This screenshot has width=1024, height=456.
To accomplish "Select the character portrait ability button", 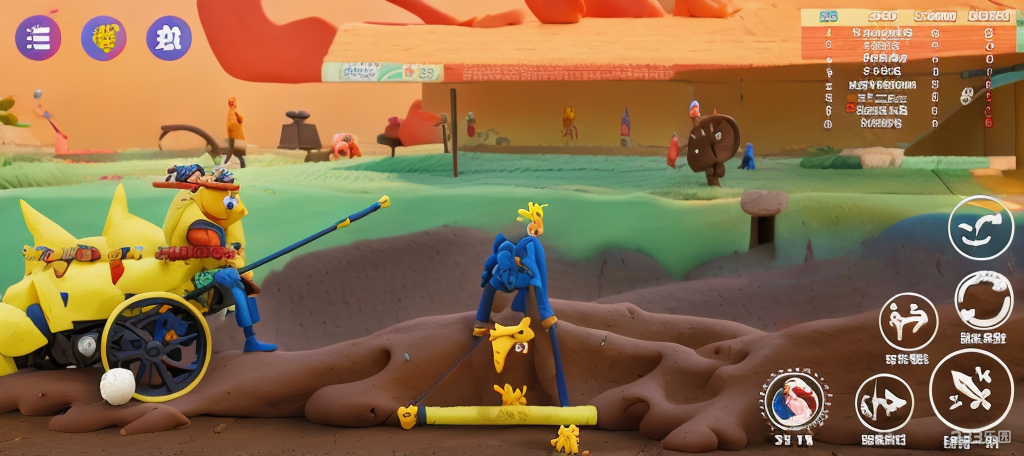I will (795, 400).
